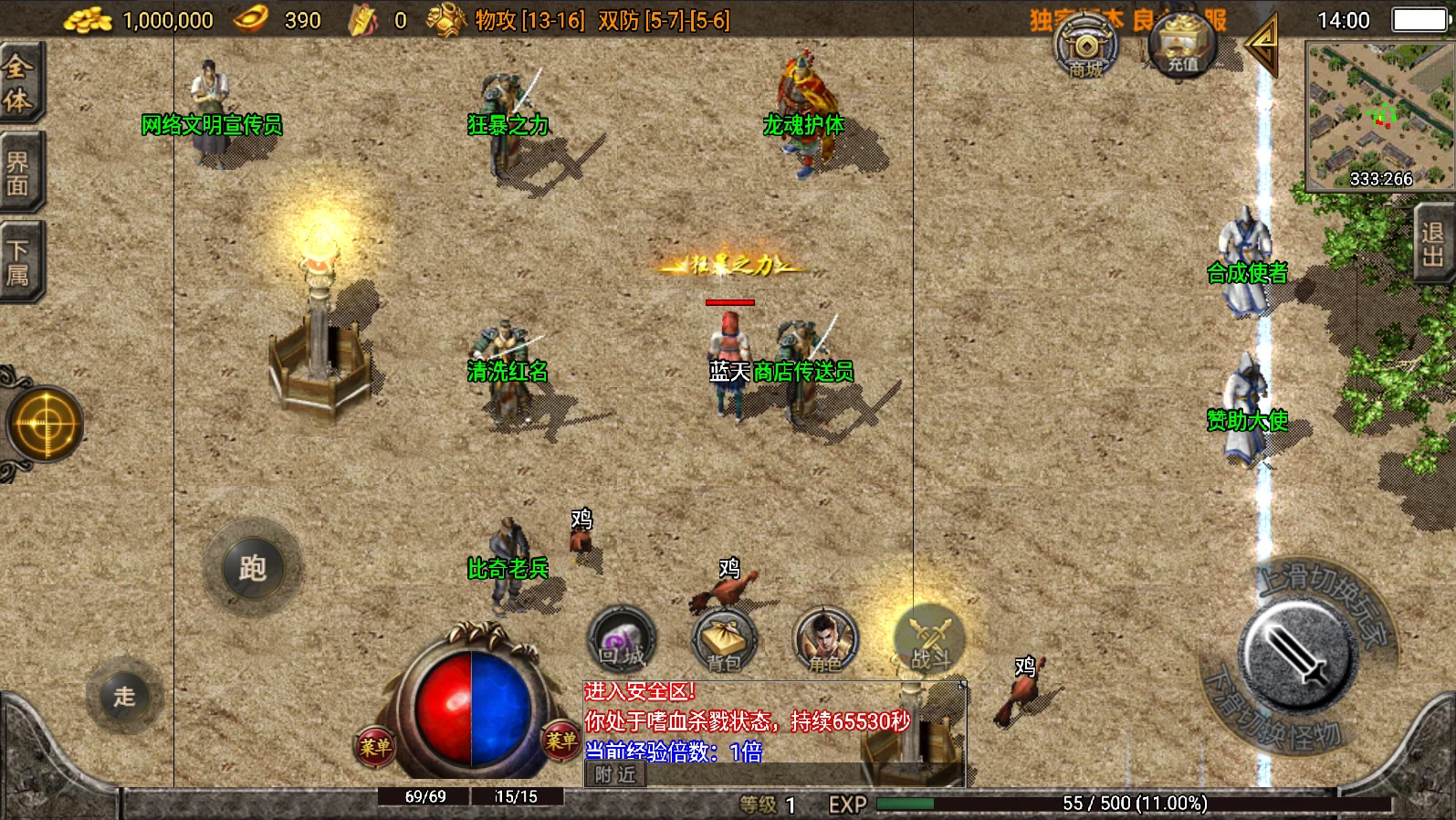Open the 充值 recharge chest
1456x820 pixels.
(1182, 46)
